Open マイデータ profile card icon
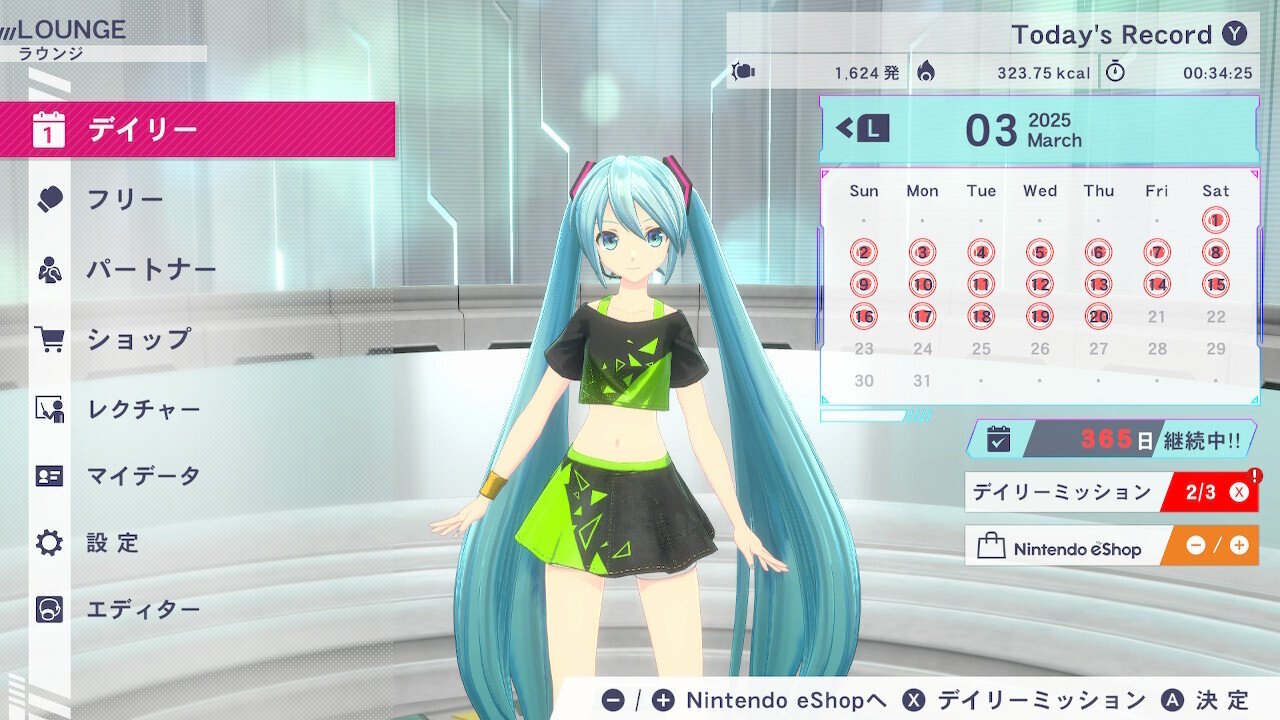The height and width of the screenshot is (720, 1280). (48, 476)
